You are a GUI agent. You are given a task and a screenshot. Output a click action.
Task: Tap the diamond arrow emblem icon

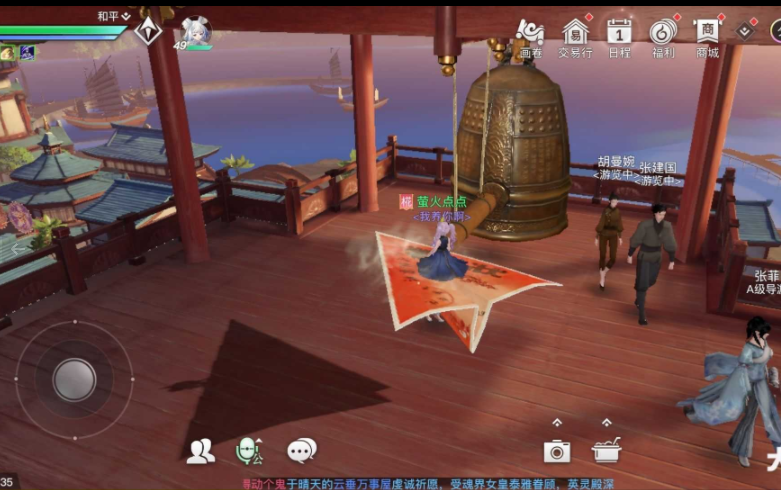(x=149, y=30)
